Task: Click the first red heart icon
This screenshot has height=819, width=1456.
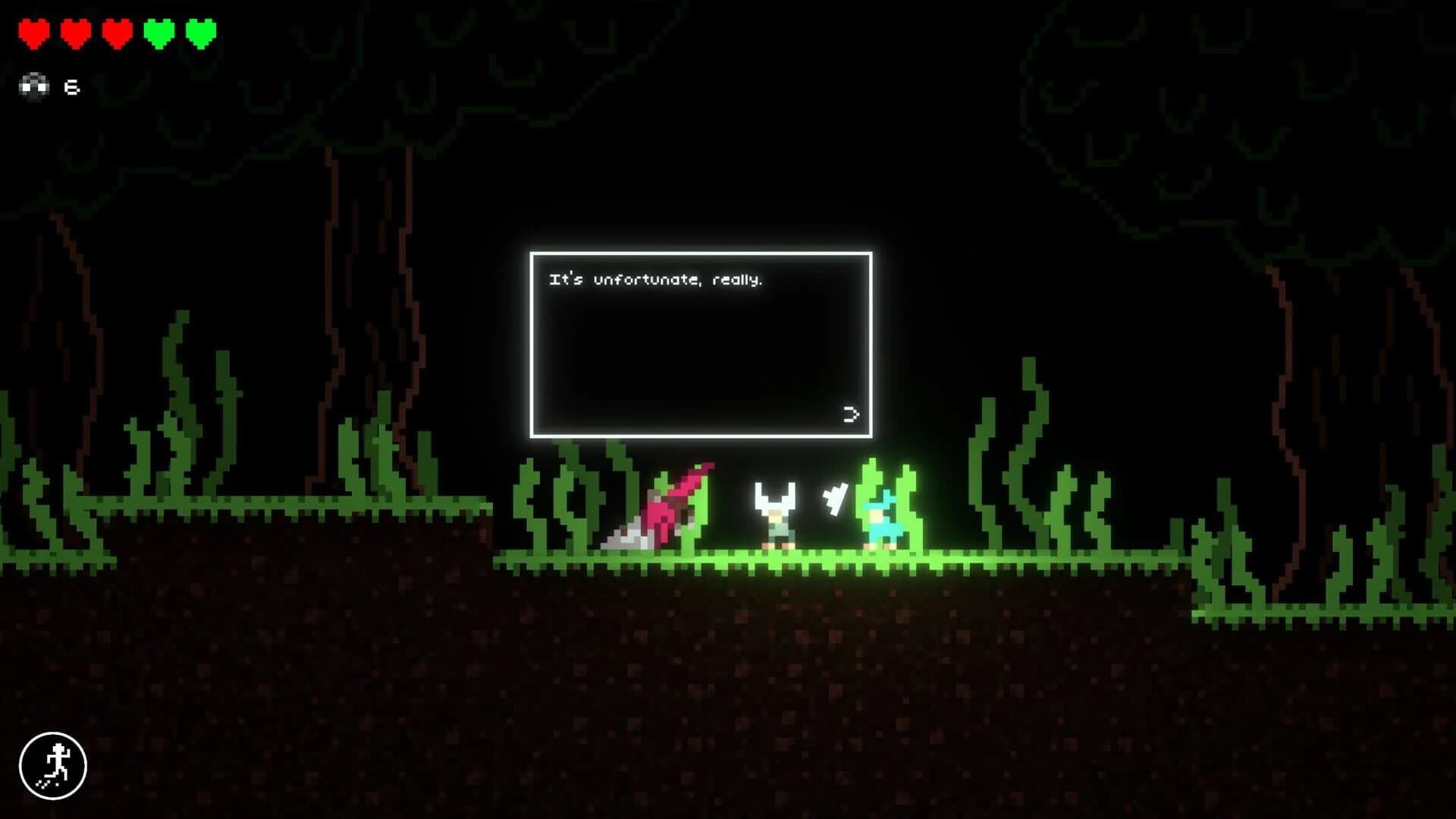Action: [x=35, y=33]
